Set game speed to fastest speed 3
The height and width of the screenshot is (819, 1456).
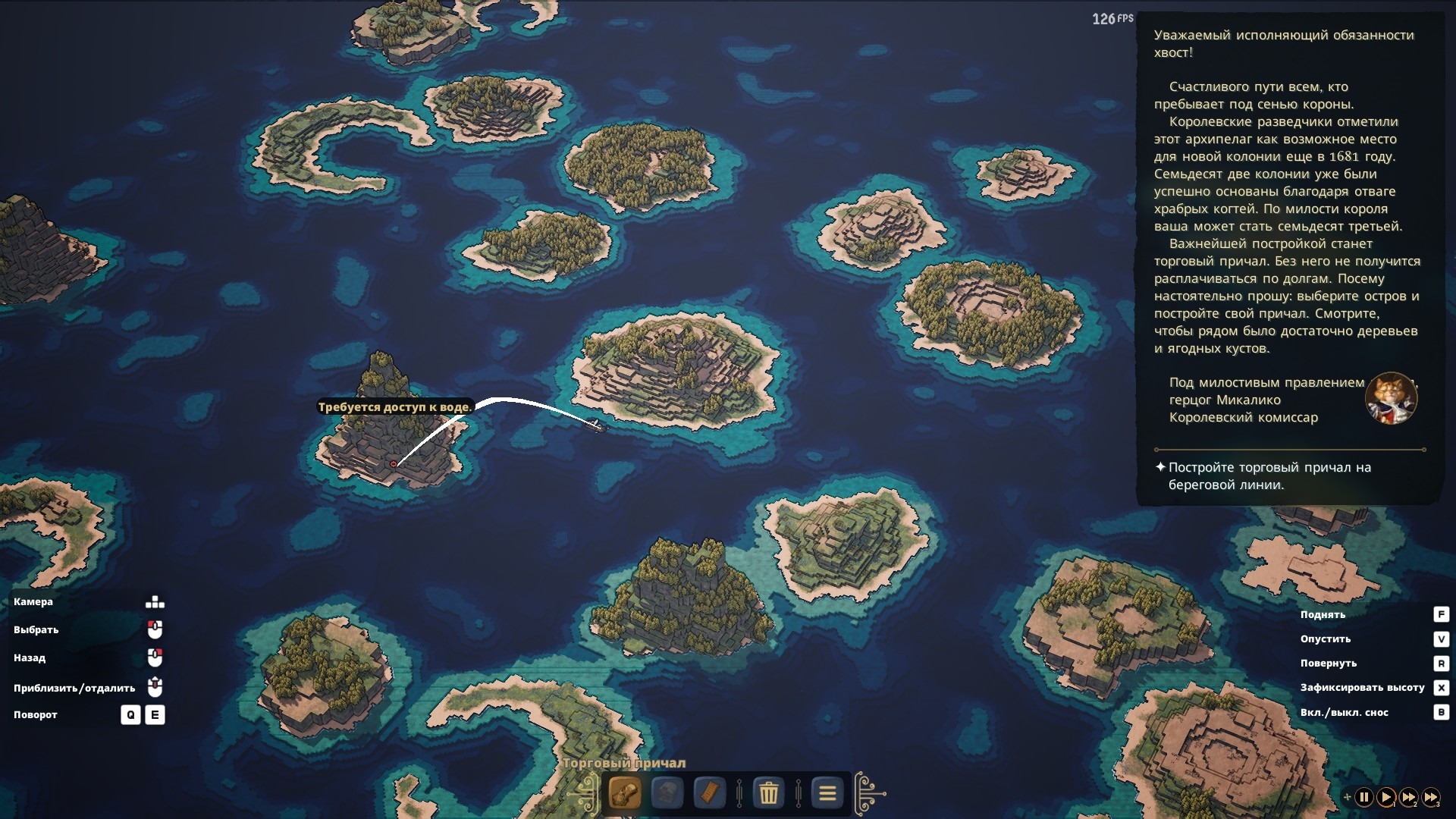point(1430,797)
